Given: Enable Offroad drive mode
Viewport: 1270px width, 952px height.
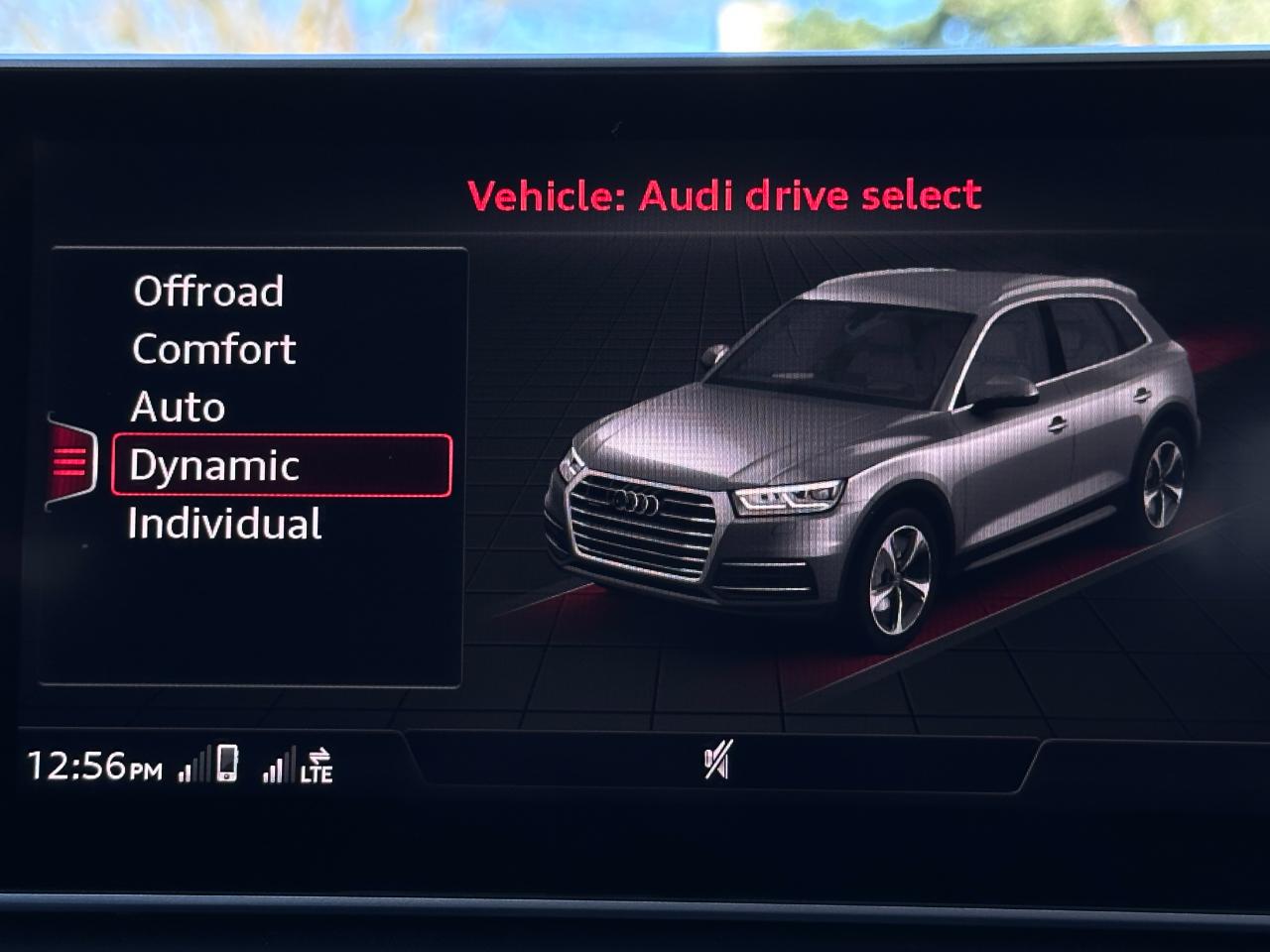Looking at the screenshot, I should click(x=208, y=292).
